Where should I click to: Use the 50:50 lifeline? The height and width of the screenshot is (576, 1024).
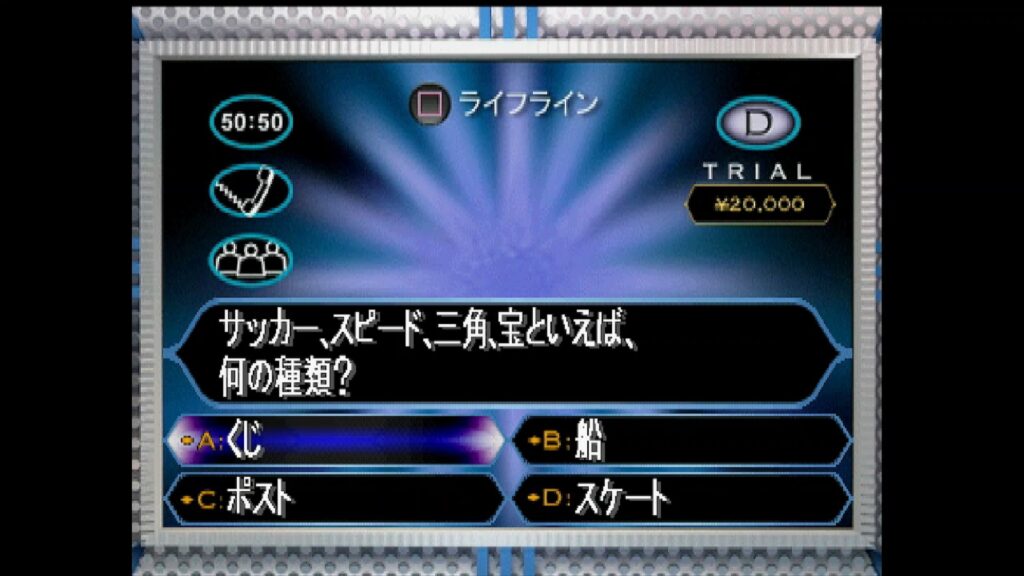point(252,123)
